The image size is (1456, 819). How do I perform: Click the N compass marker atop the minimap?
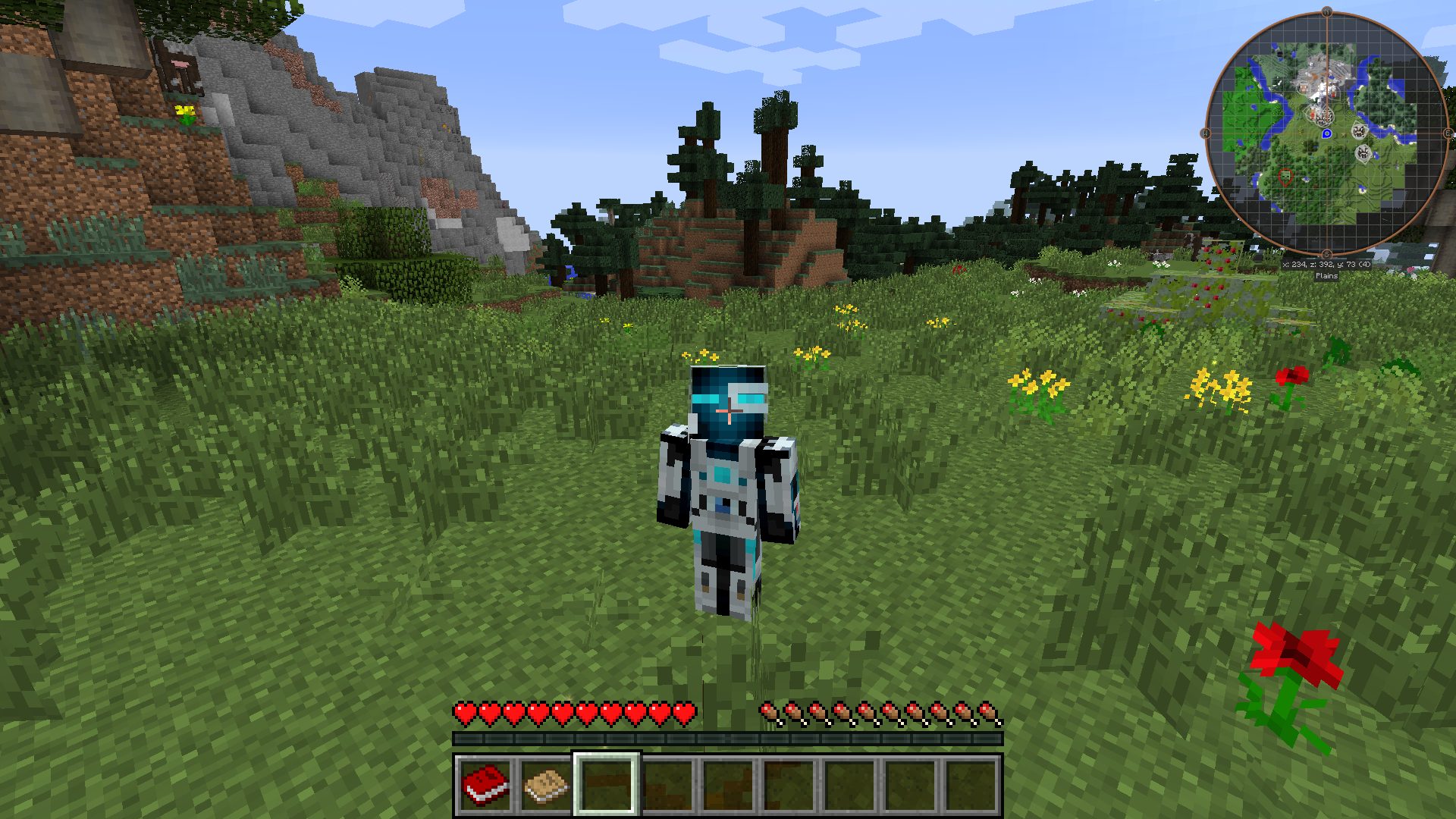tap(1327, 11)
